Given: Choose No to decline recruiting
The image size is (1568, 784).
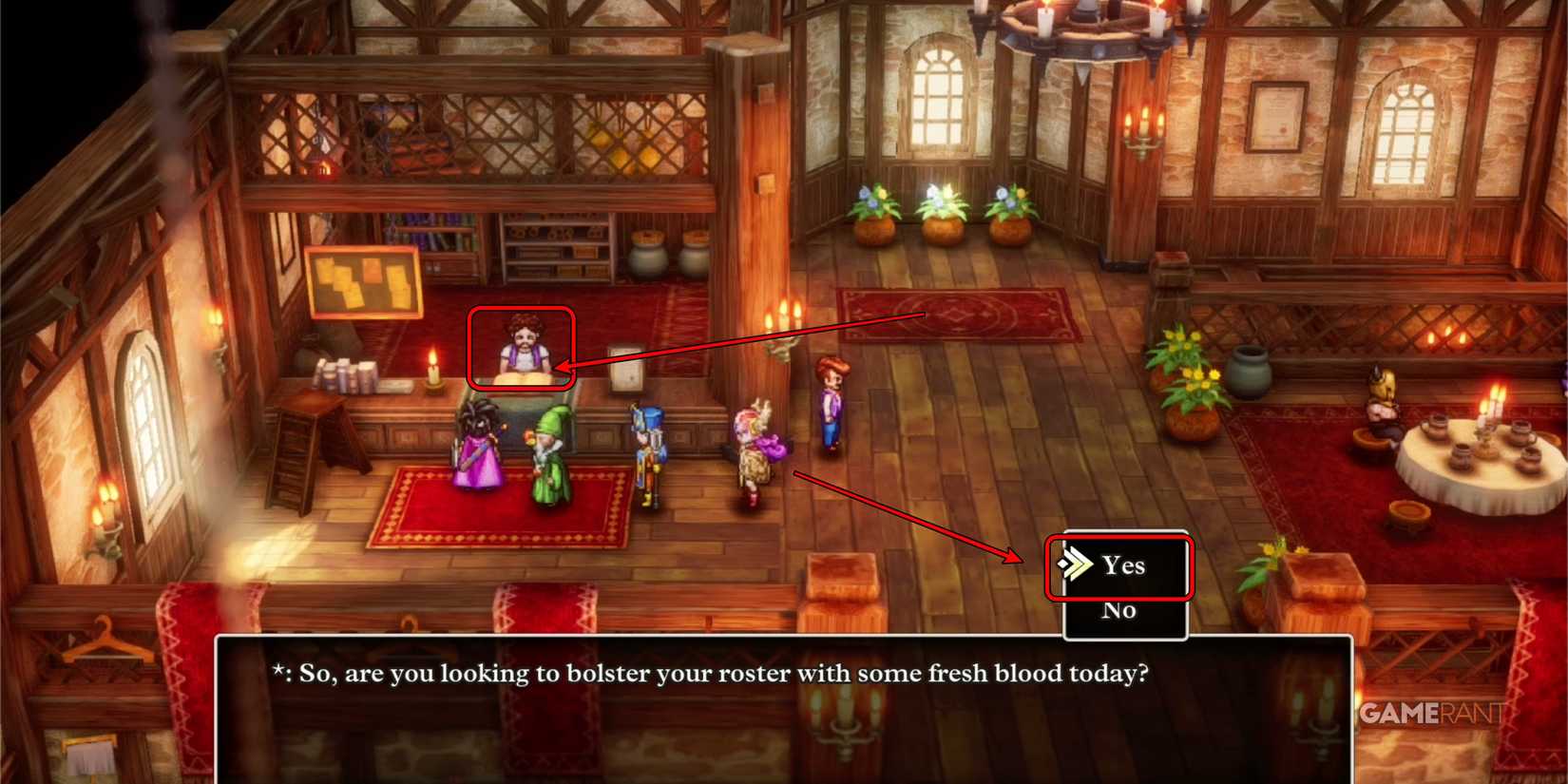Looking at the screenshot, I should click(x=1119, y=611).
